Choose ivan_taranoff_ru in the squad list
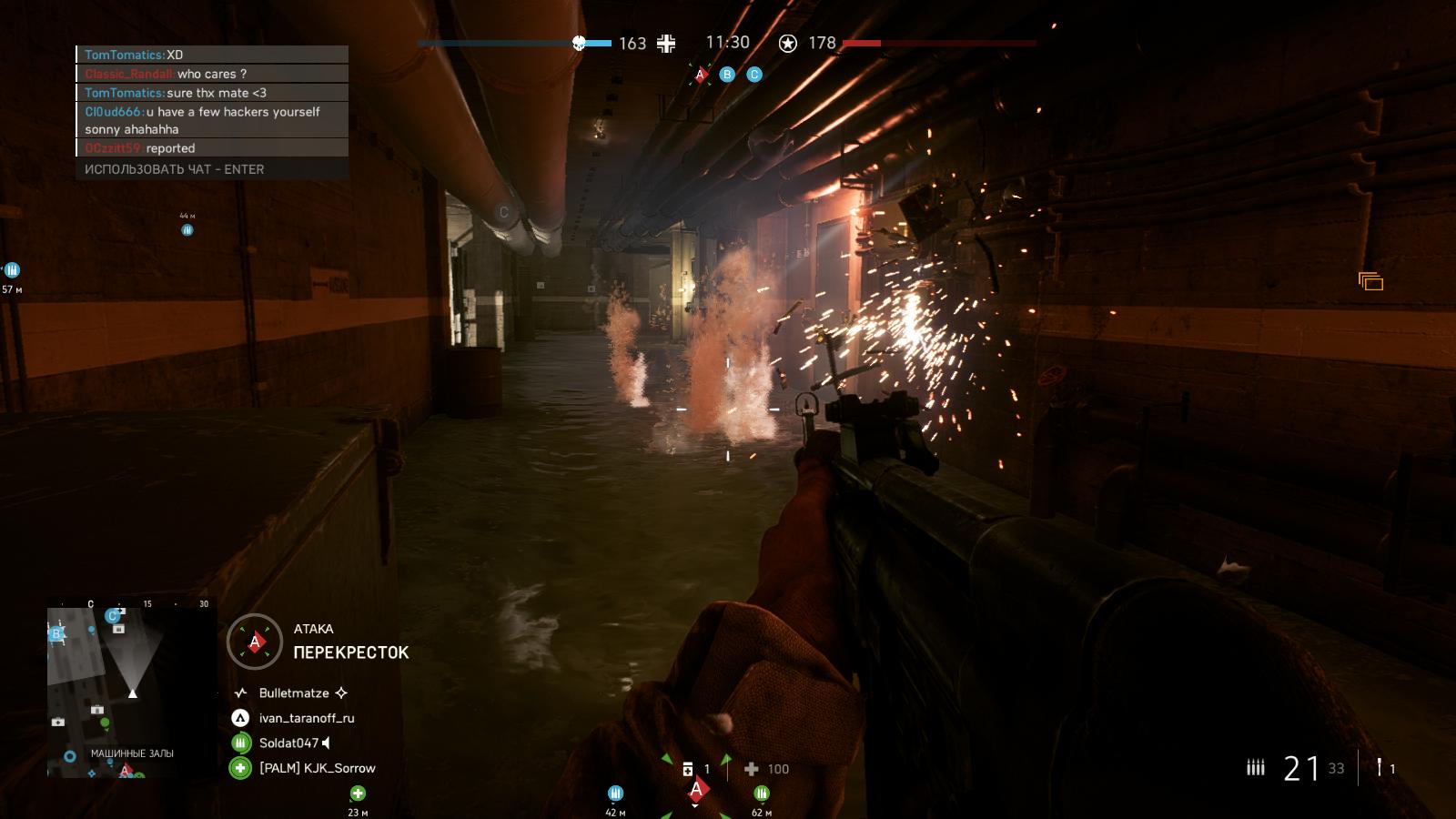The height and width of the screenshot is (819, 1456). (x=306, y=718)
